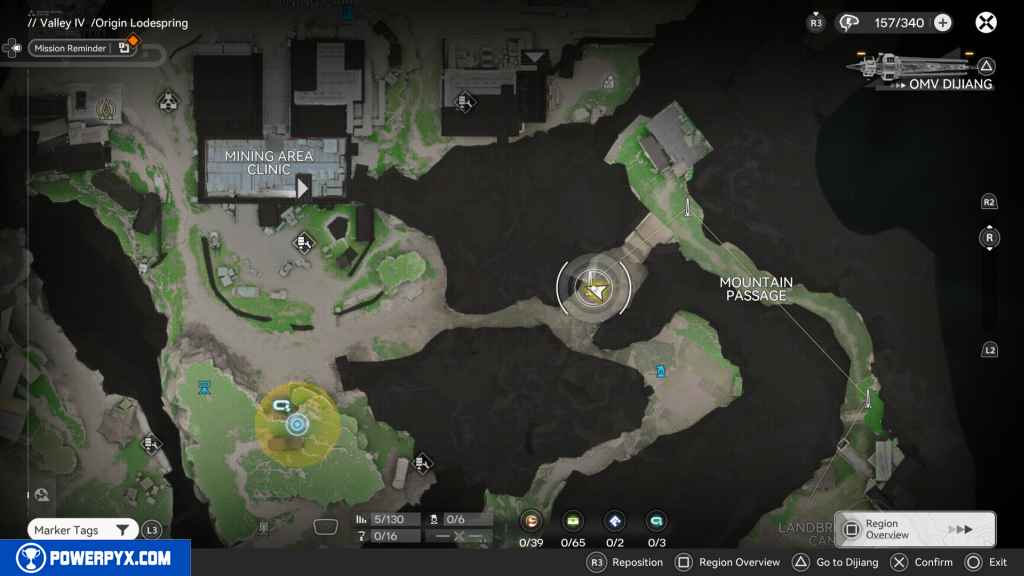Select the green chest counter showing 0/65
This screenshot has width=1024, height=576.
click(x=573, y=521)
